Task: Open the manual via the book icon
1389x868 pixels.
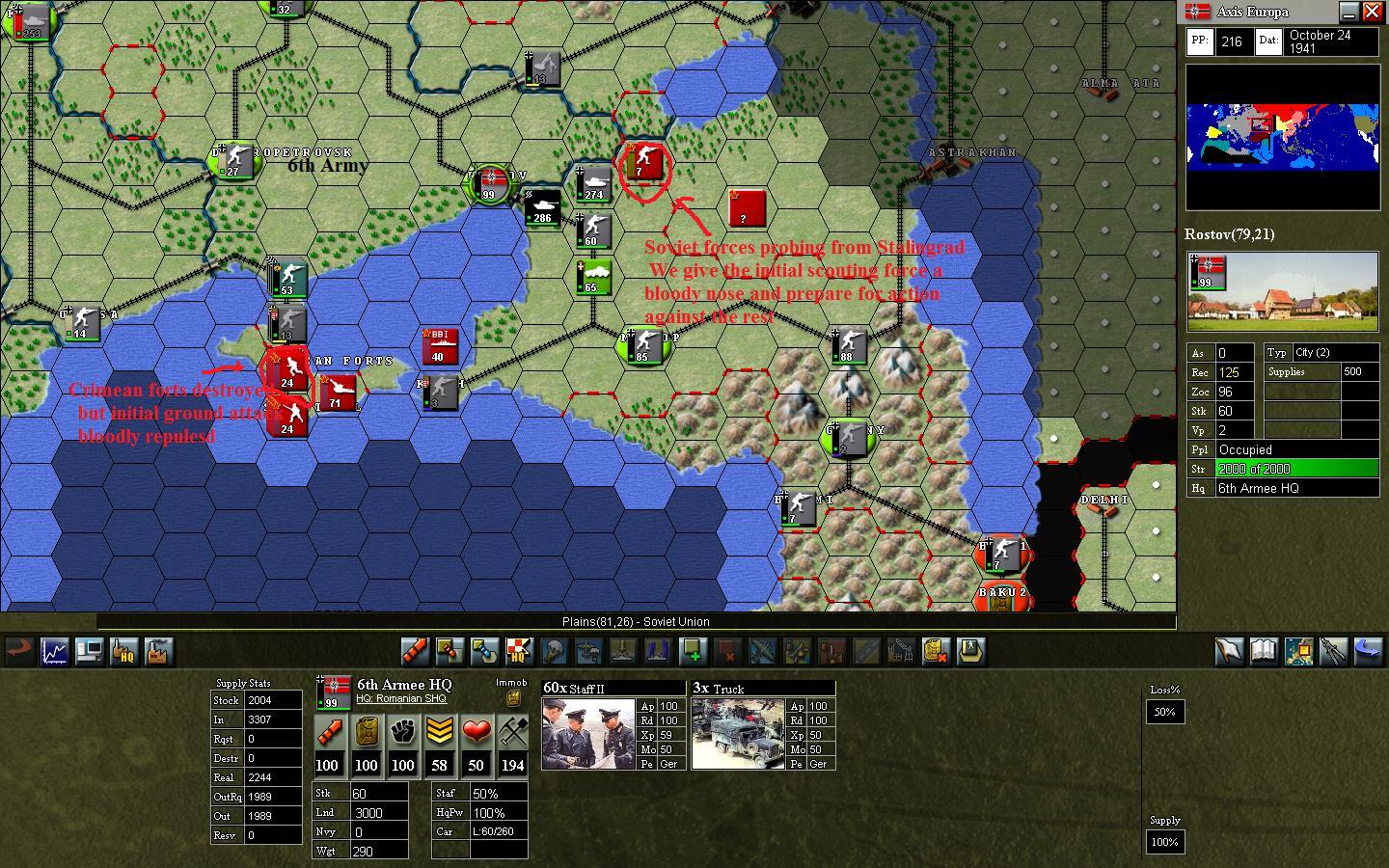Action: click(x=1264, y=652)
